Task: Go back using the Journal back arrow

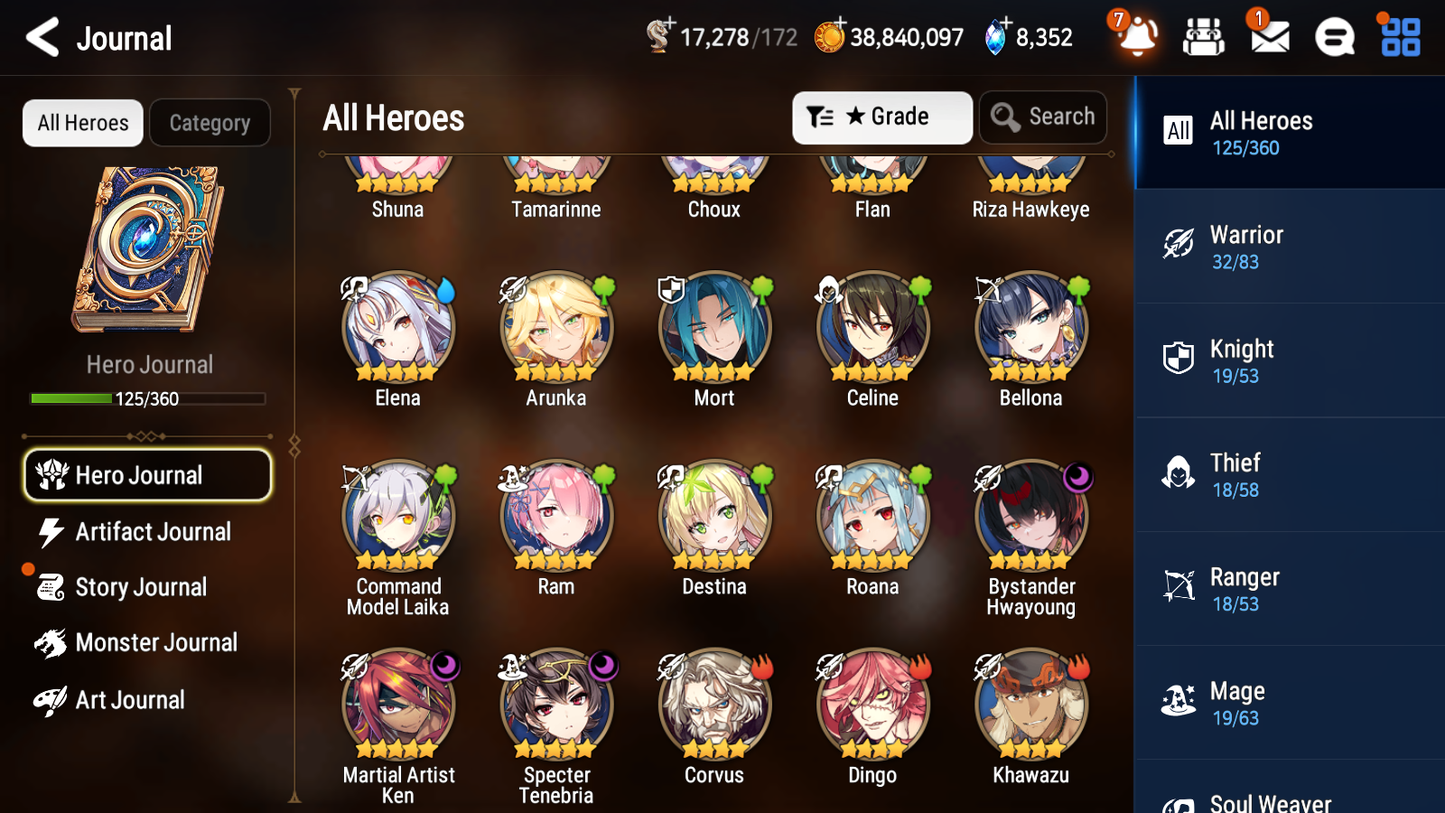Action: (41, 37)
